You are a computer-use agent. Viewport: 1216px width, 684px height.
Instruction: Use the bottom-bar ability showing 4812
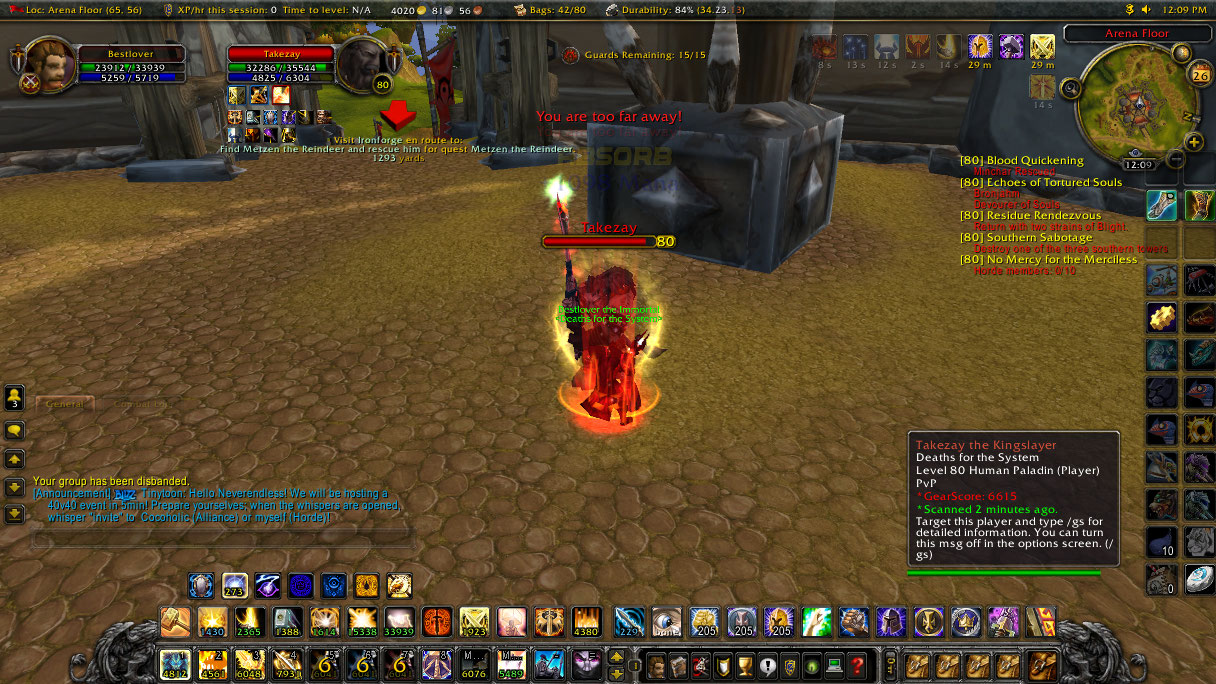pyautogui.click(x=174, y=664)
